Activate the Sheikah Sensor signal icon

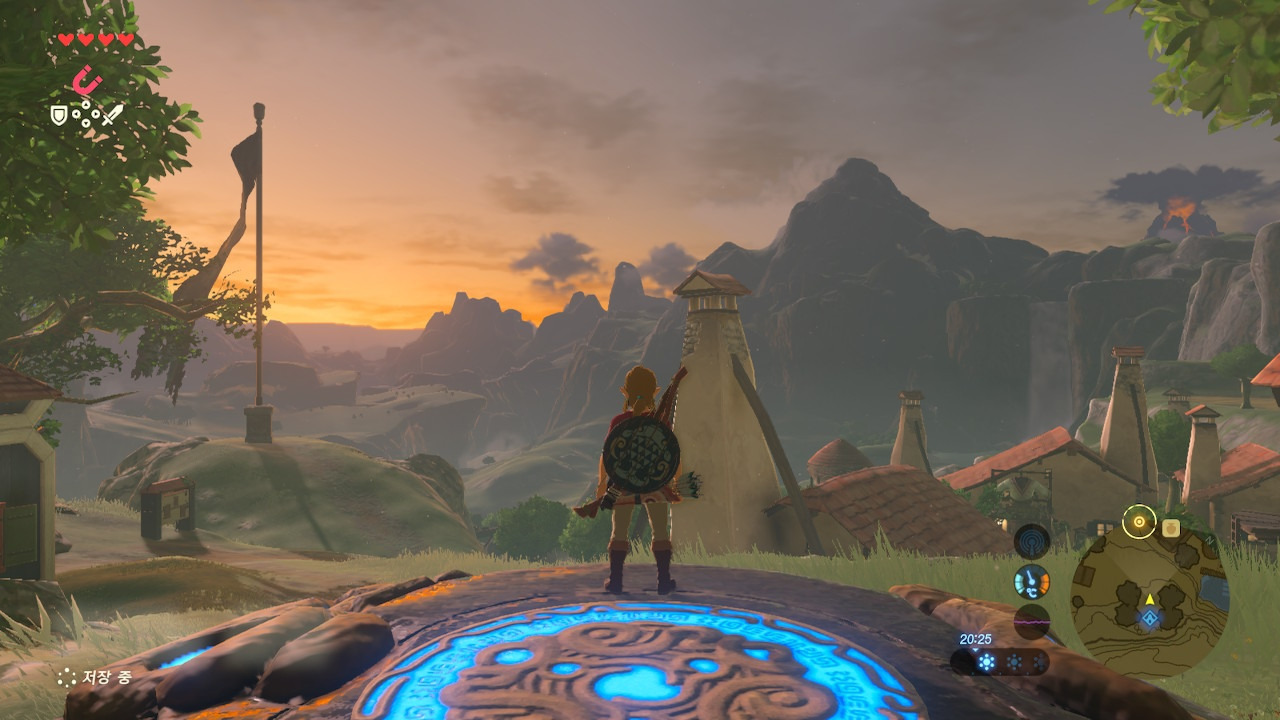tap(1032, 542)
